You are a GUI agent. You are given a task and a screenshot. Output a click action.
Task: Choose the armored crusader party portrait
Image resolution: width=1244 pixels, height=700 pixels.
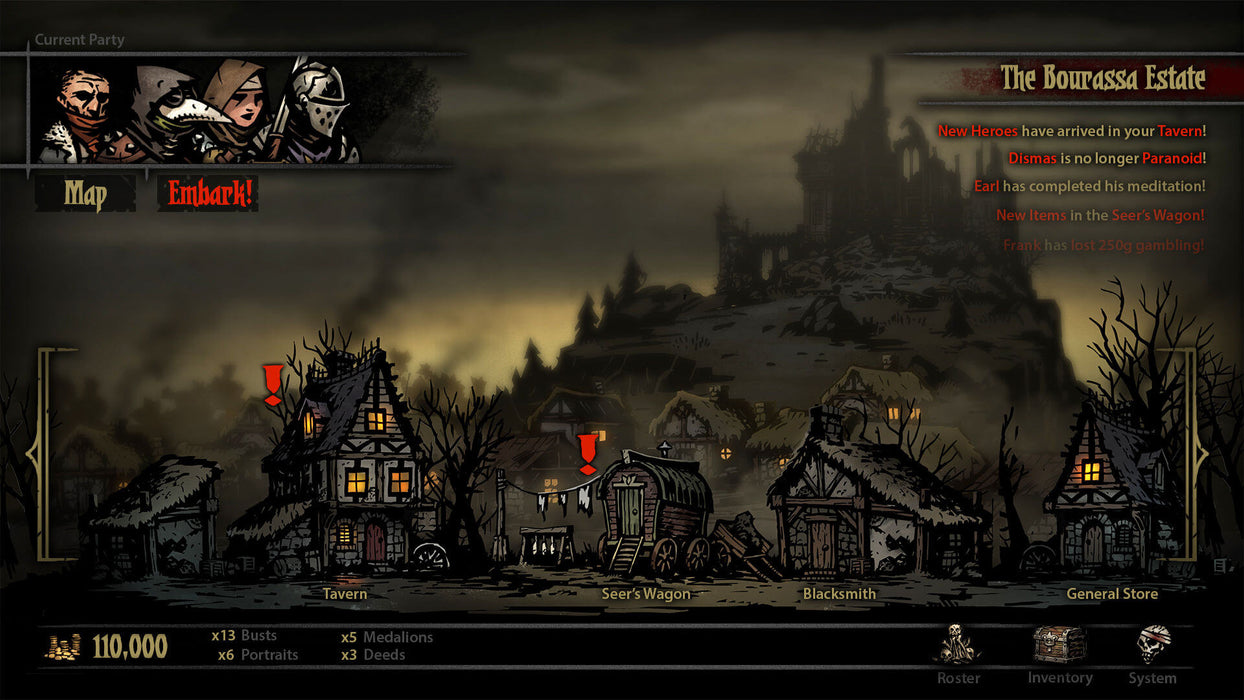(316, 110)
